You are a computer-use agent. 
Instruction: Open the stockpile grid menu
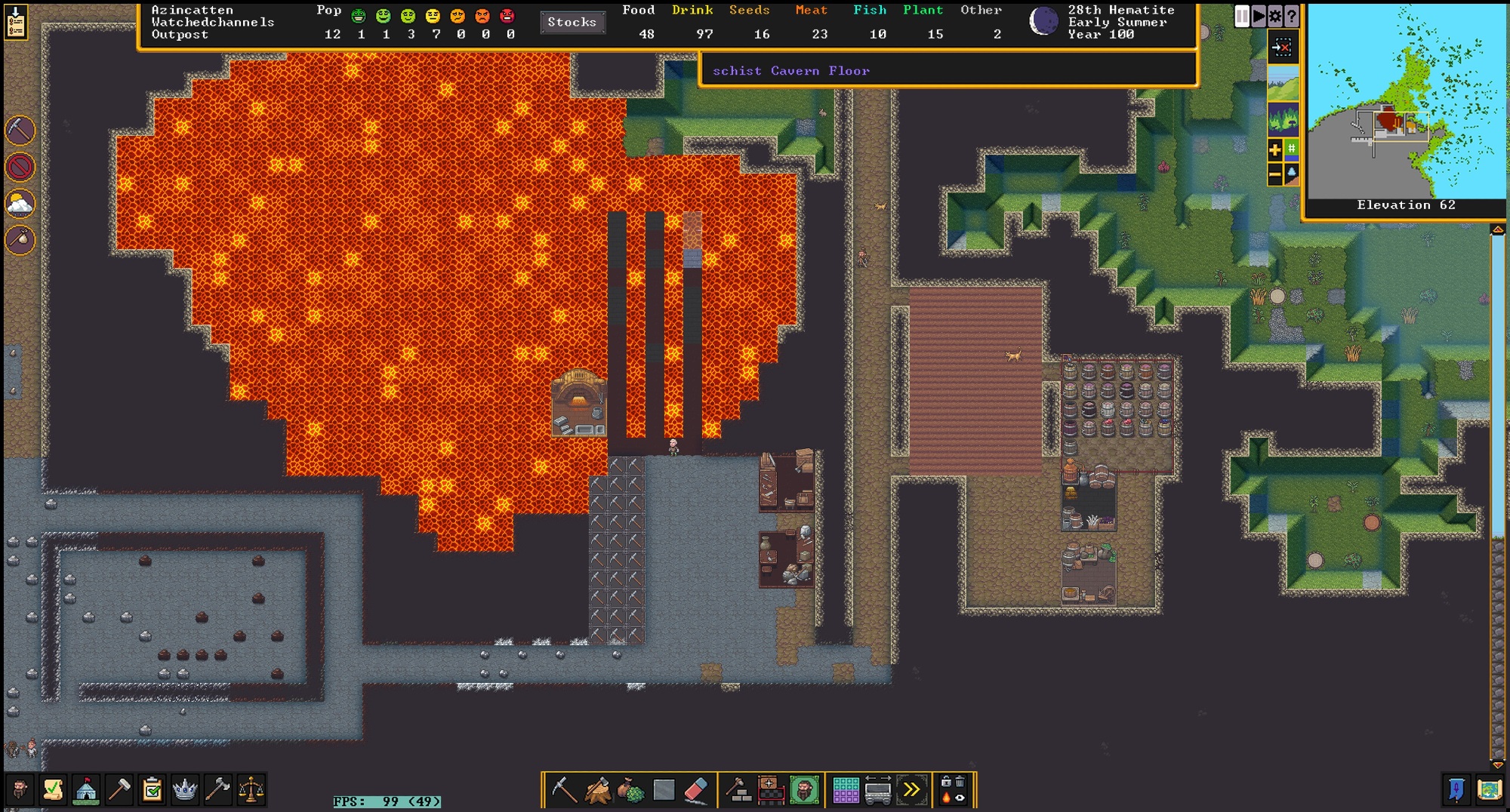click(846, 790)
